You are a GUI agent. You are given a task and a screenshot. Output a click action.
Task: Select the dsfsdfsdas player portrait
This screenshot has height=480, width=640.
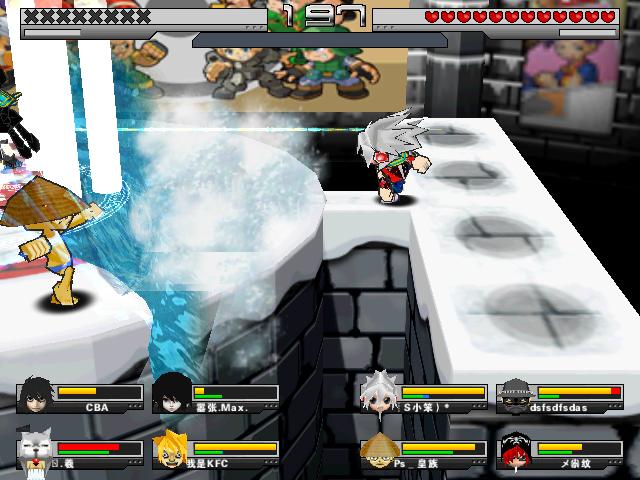pyautogui.click(x=515, y=396)
